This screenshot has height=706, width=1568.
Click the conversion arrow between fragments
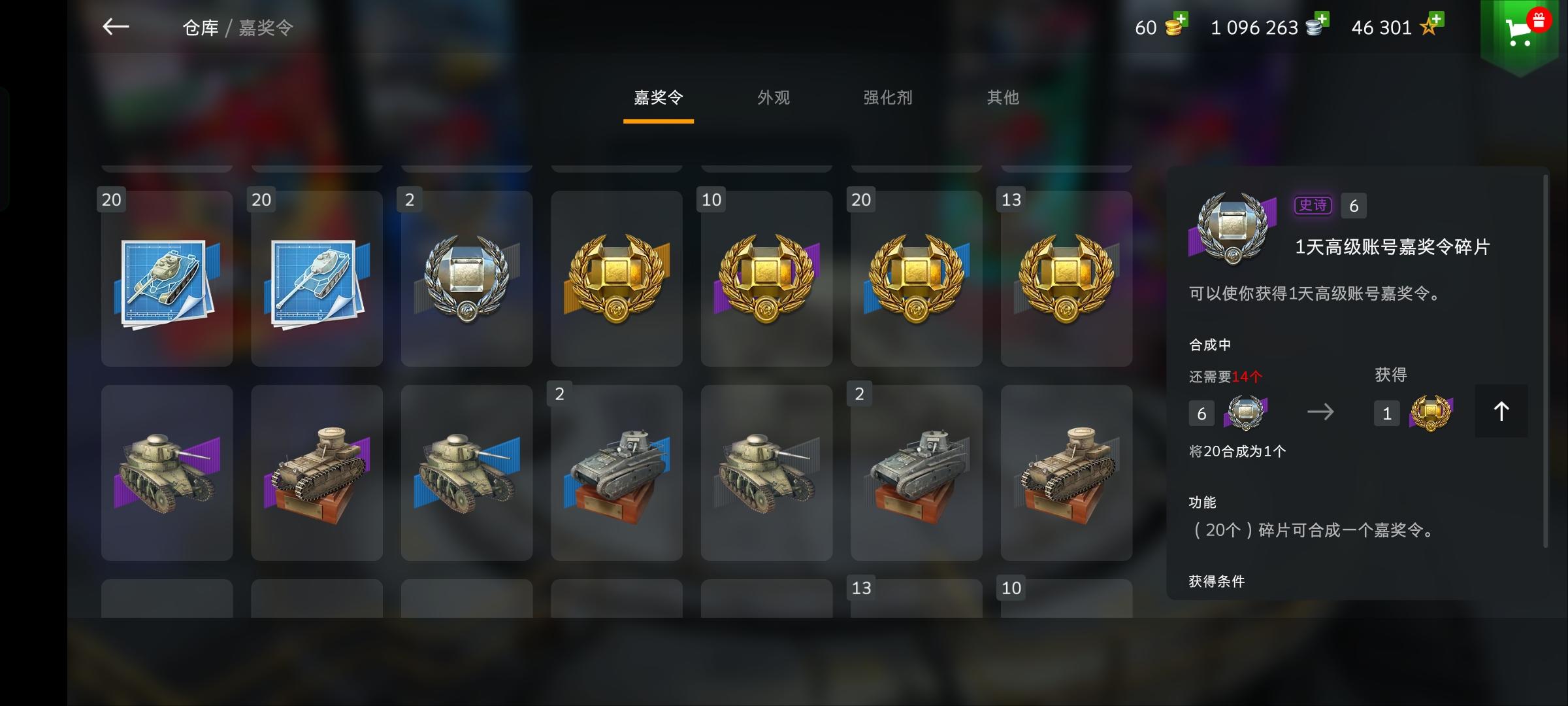click(x=1321, y=411)
